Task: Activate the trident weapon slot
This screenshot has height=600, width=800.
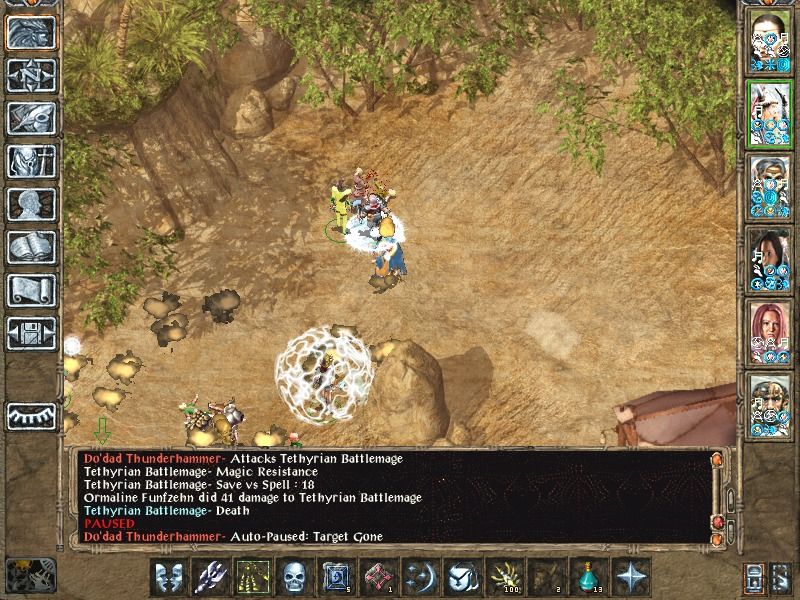Action: [x=210, y=577]
